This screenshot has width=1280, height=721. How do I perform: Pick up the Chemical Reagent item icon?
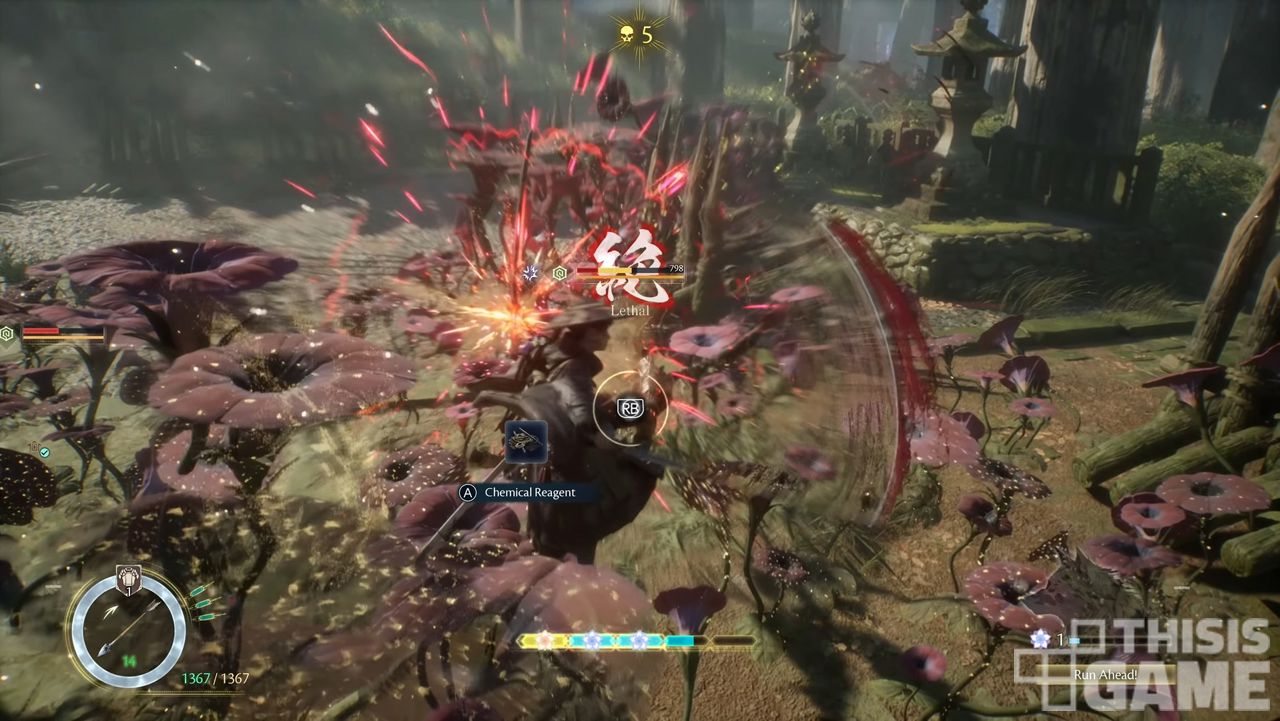pyautogui.click(x=525, y=443)
